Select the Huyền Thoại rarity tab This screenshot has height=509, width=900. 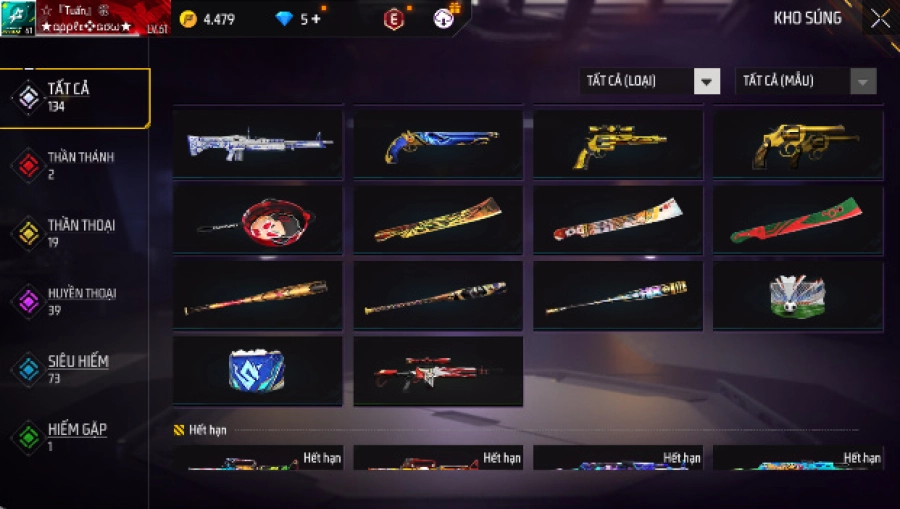[75, 301]
